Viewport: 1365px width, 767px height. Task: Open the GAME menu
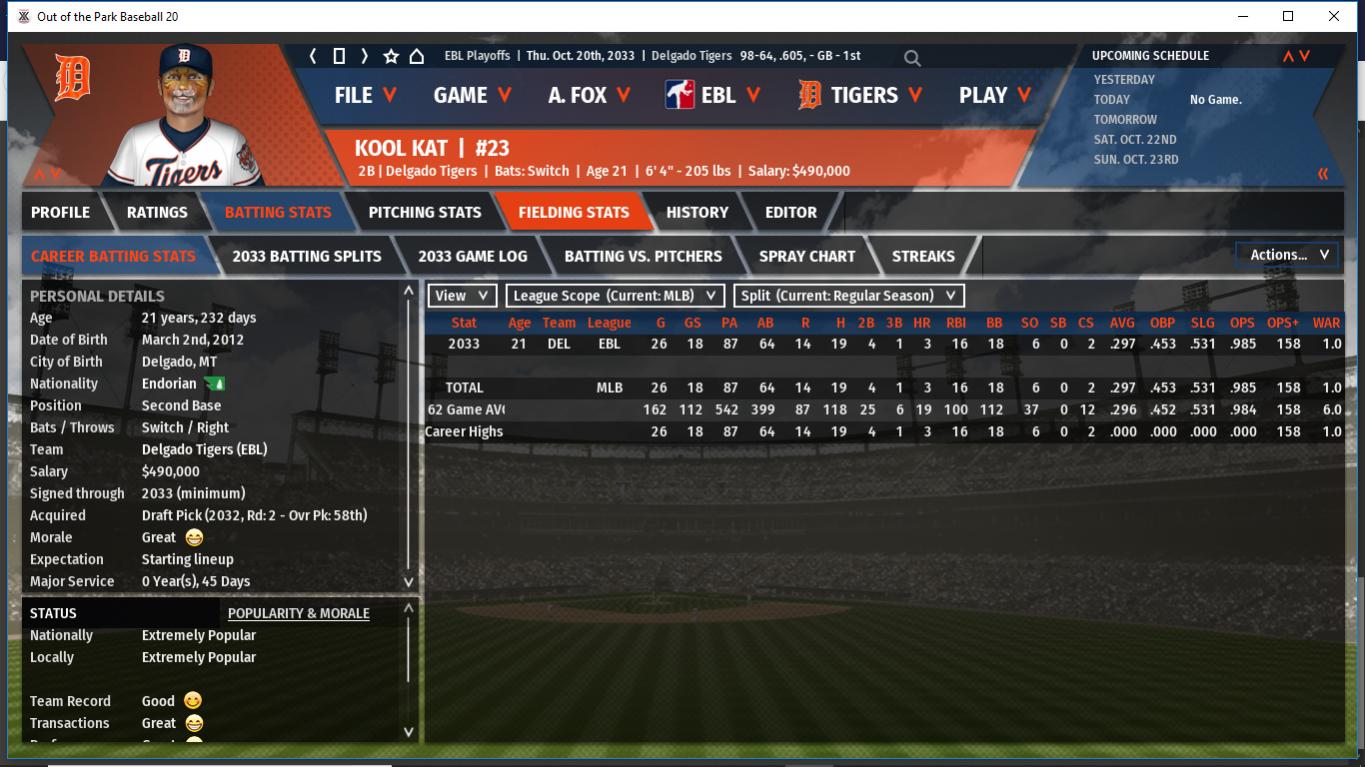[472, 95]
